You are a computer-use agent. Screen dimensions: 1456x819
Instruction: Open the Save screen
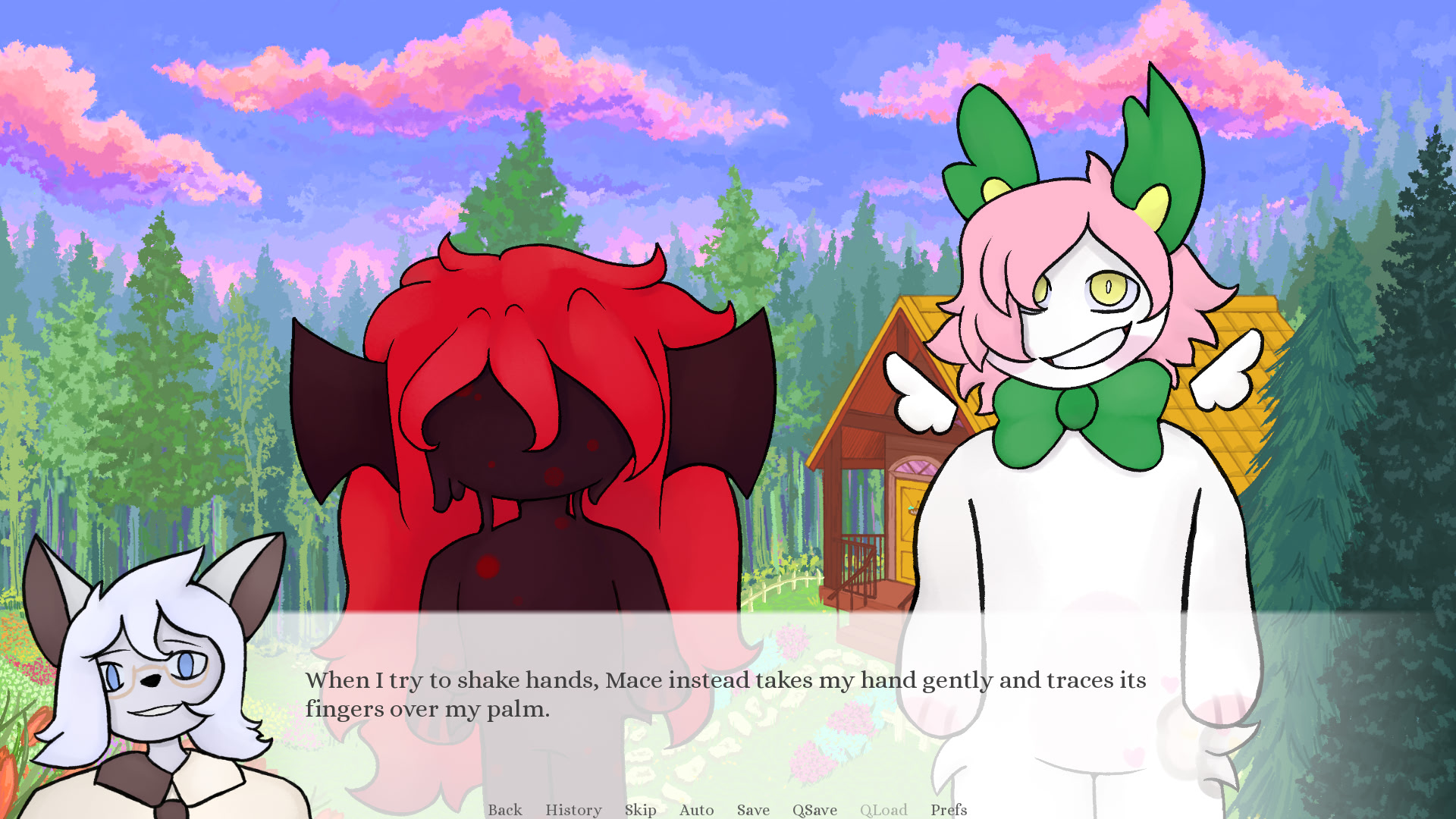(753, 810)
